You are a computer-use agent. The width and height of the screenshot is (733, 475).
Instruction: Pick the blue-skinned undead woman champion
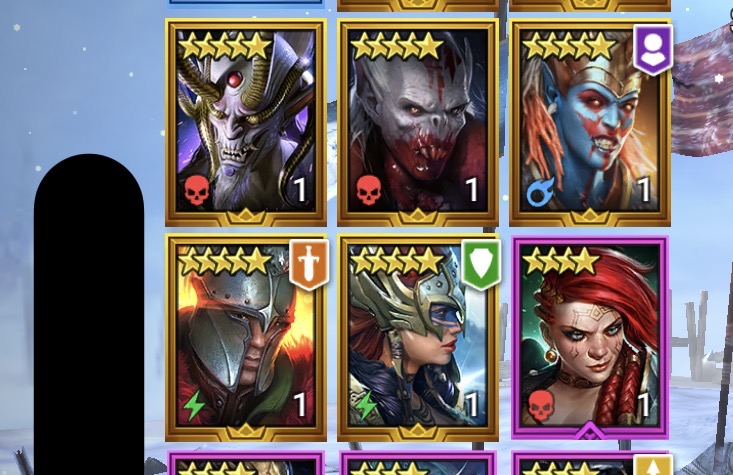589,122
